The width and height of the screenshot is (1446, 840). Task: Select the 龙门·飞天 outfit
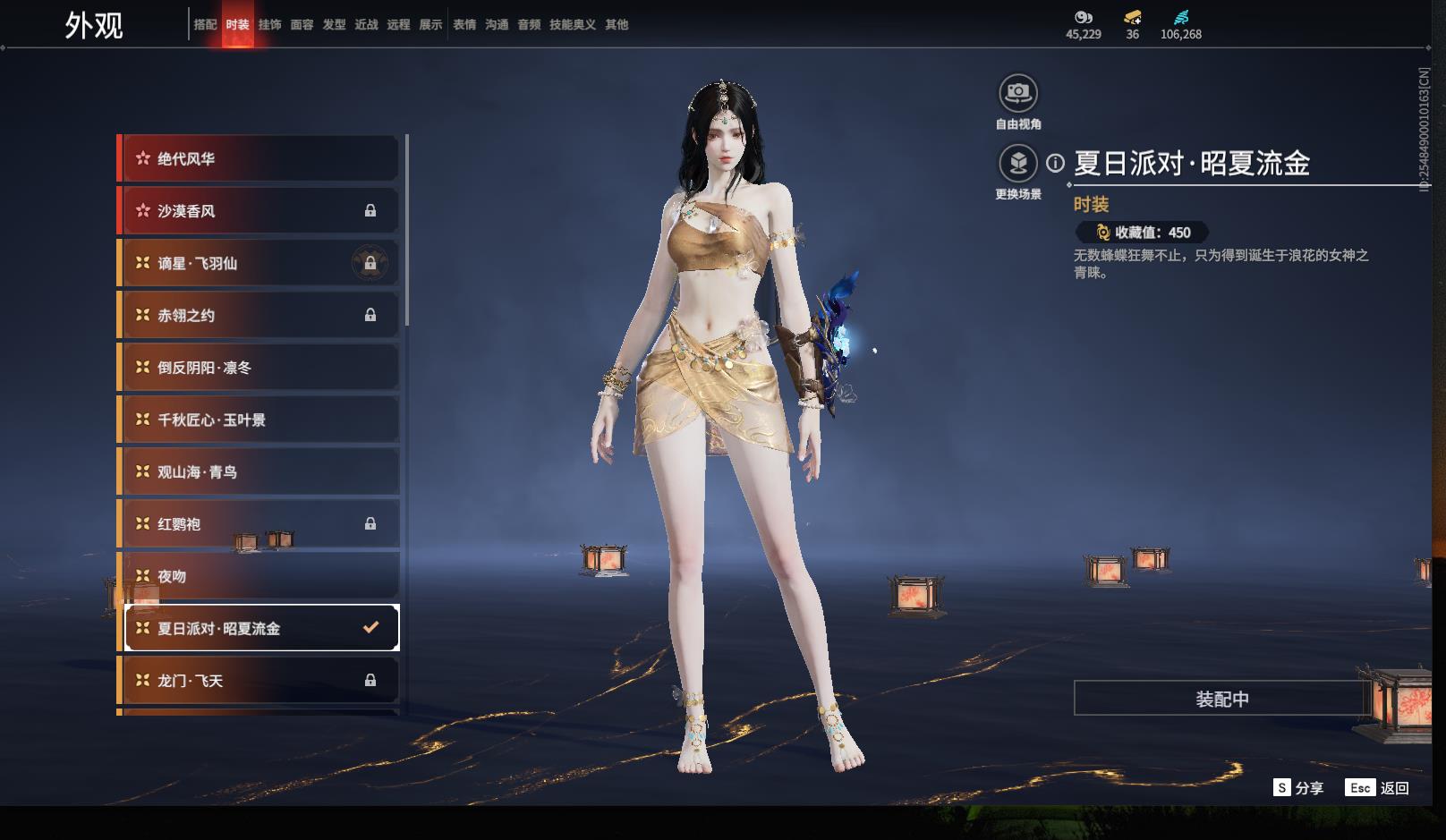point(259,681)
